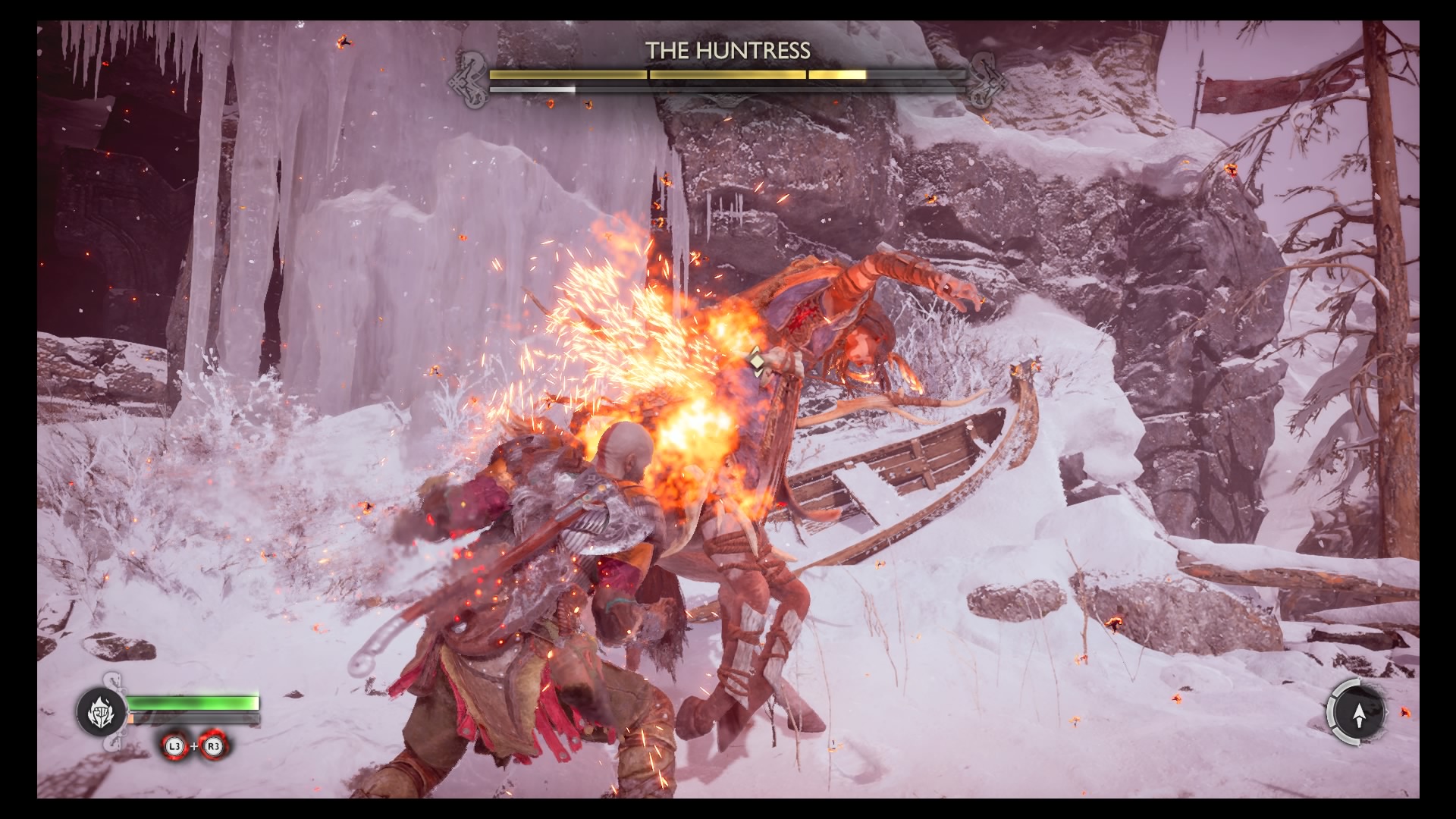Click the plus symbol between L3 and R3

[194, 746]
